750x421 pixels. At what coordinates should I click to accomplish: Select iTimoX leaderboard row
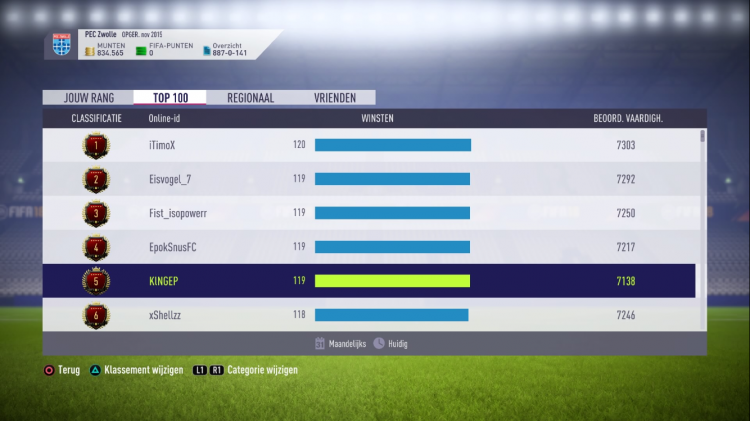coord(370,145)
